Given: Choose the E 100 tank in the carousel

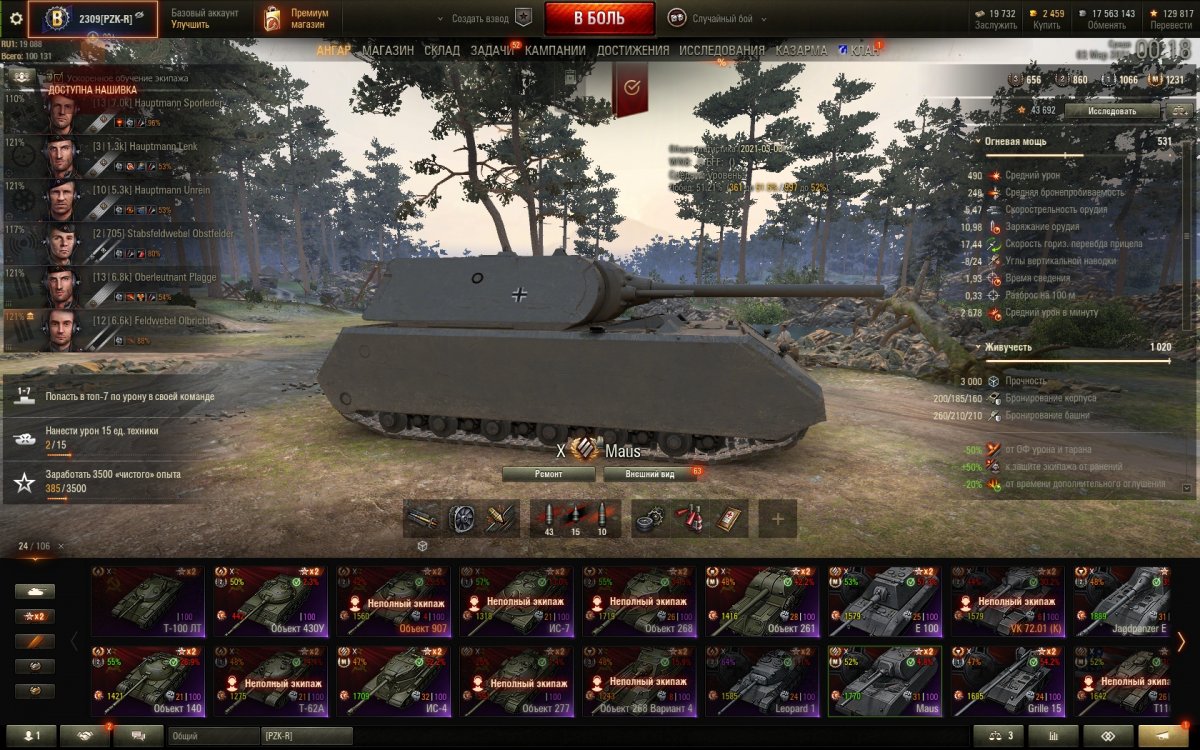Looking at the screenshot, I should (885, 602).
